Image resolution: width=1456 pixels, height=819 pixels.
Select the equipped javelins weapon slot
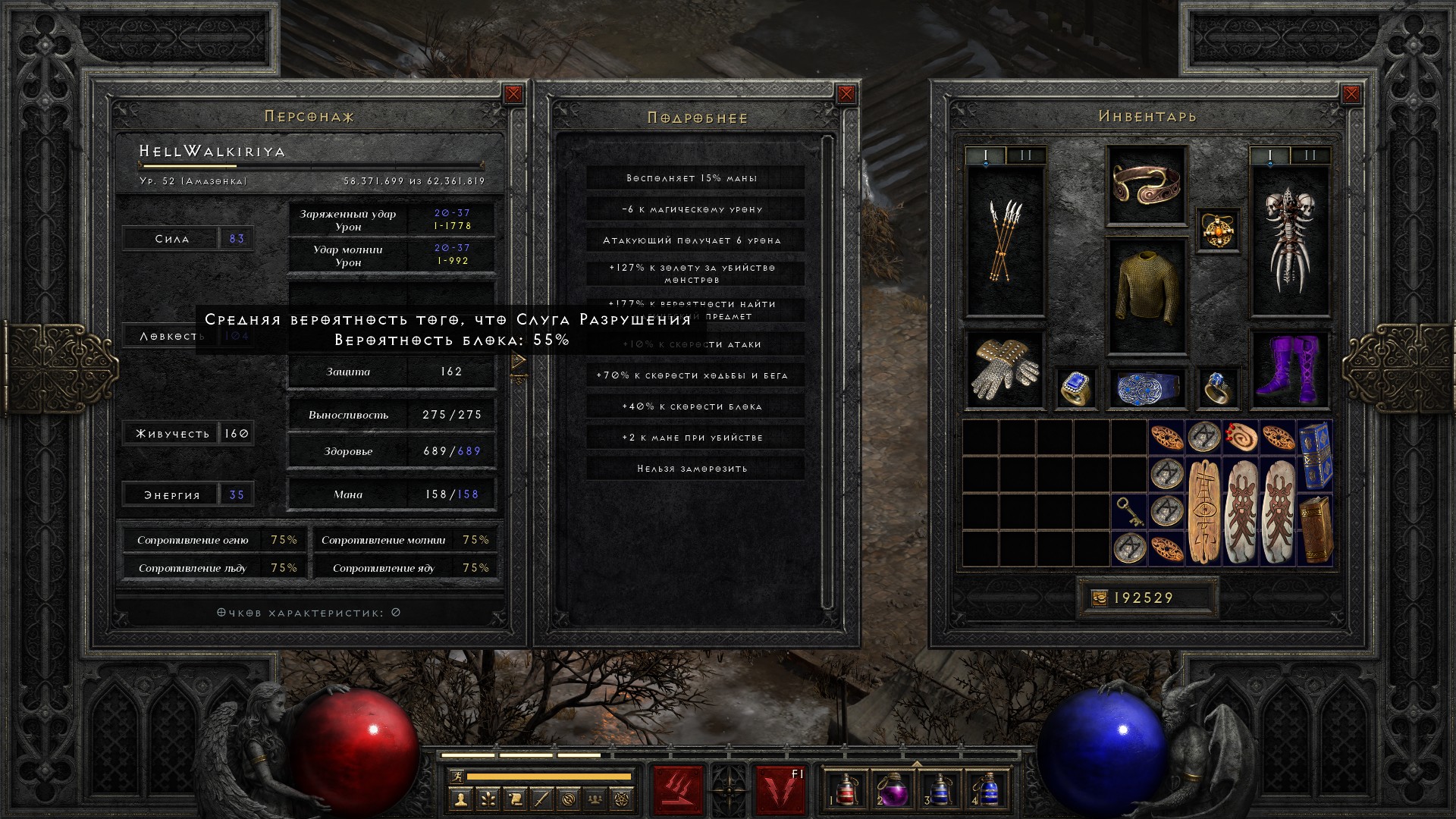(x=1005, y=241)
